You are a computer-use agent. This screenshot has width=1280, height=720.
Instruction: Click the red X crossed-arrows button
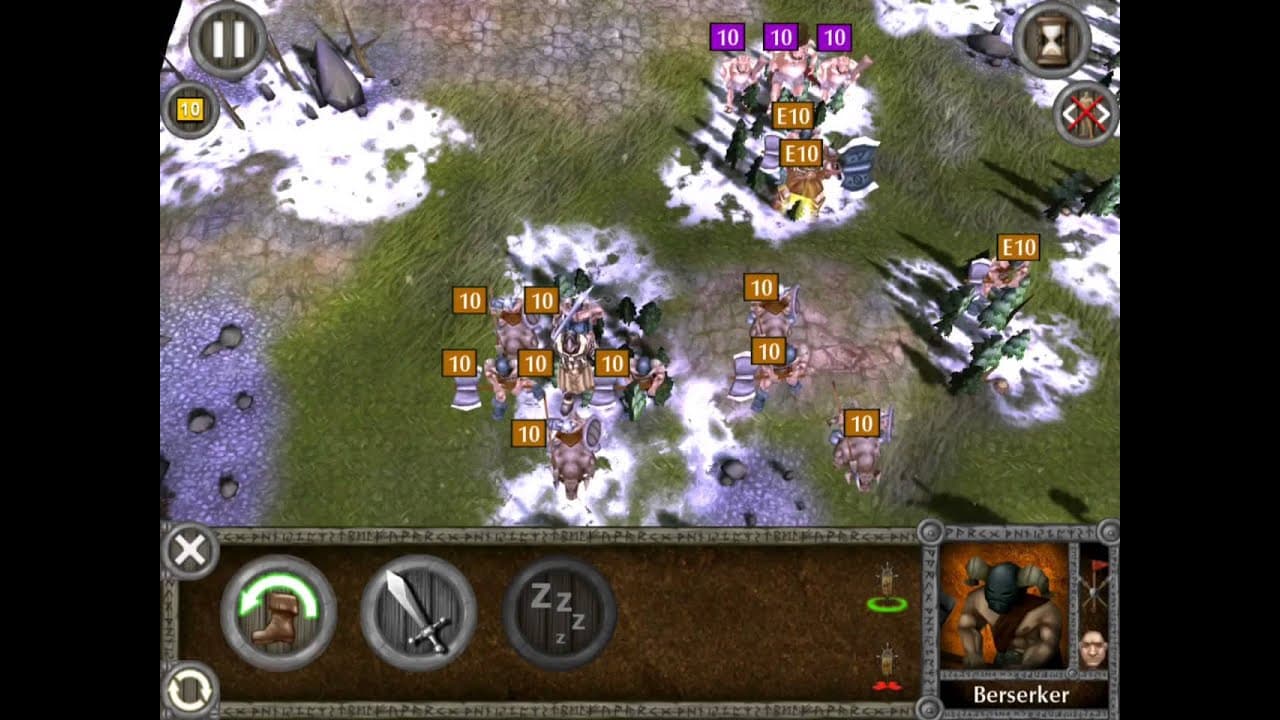[x=1086, y=113]
